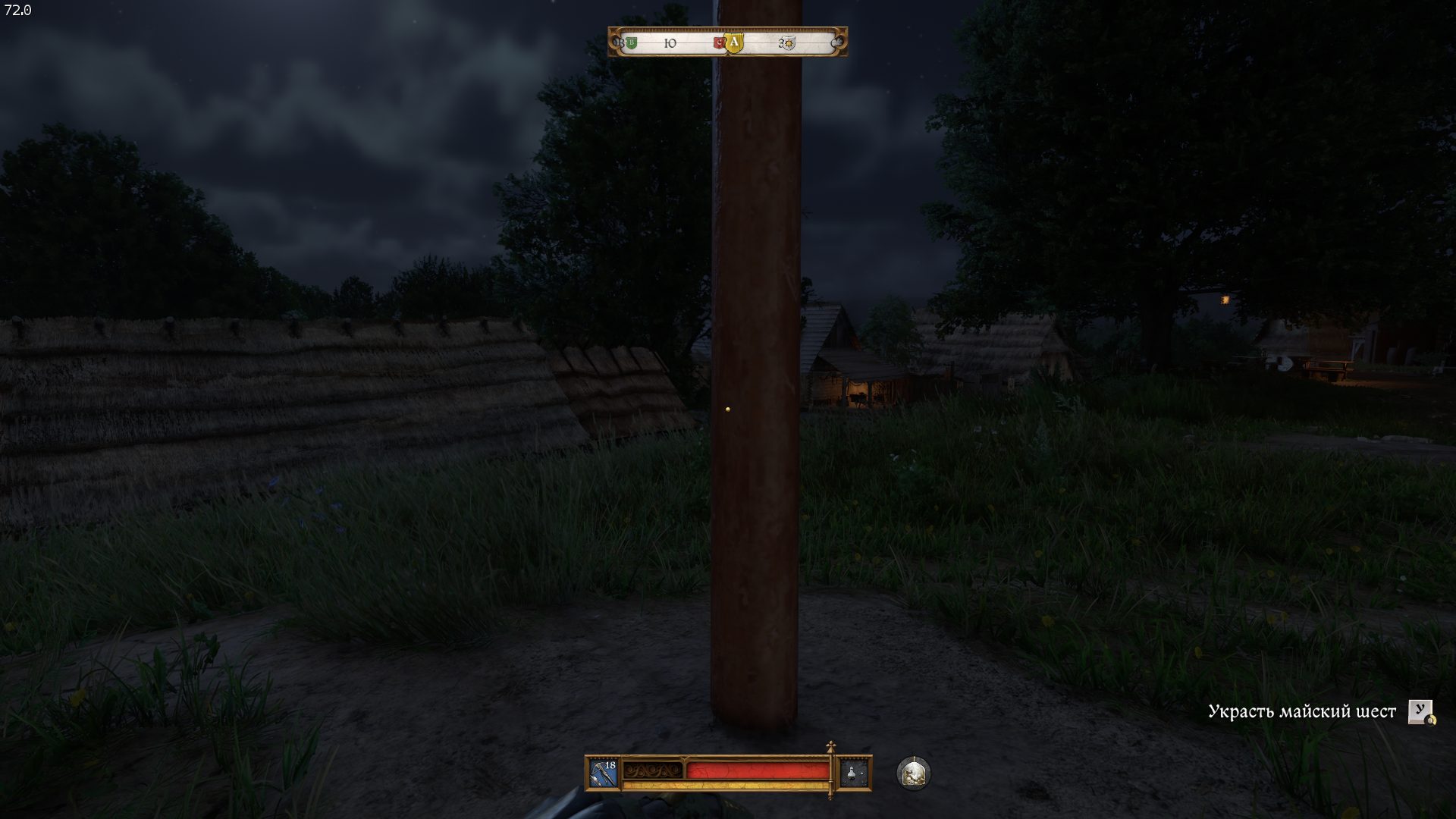Select the equipped weapon slot showing 18

604,773
